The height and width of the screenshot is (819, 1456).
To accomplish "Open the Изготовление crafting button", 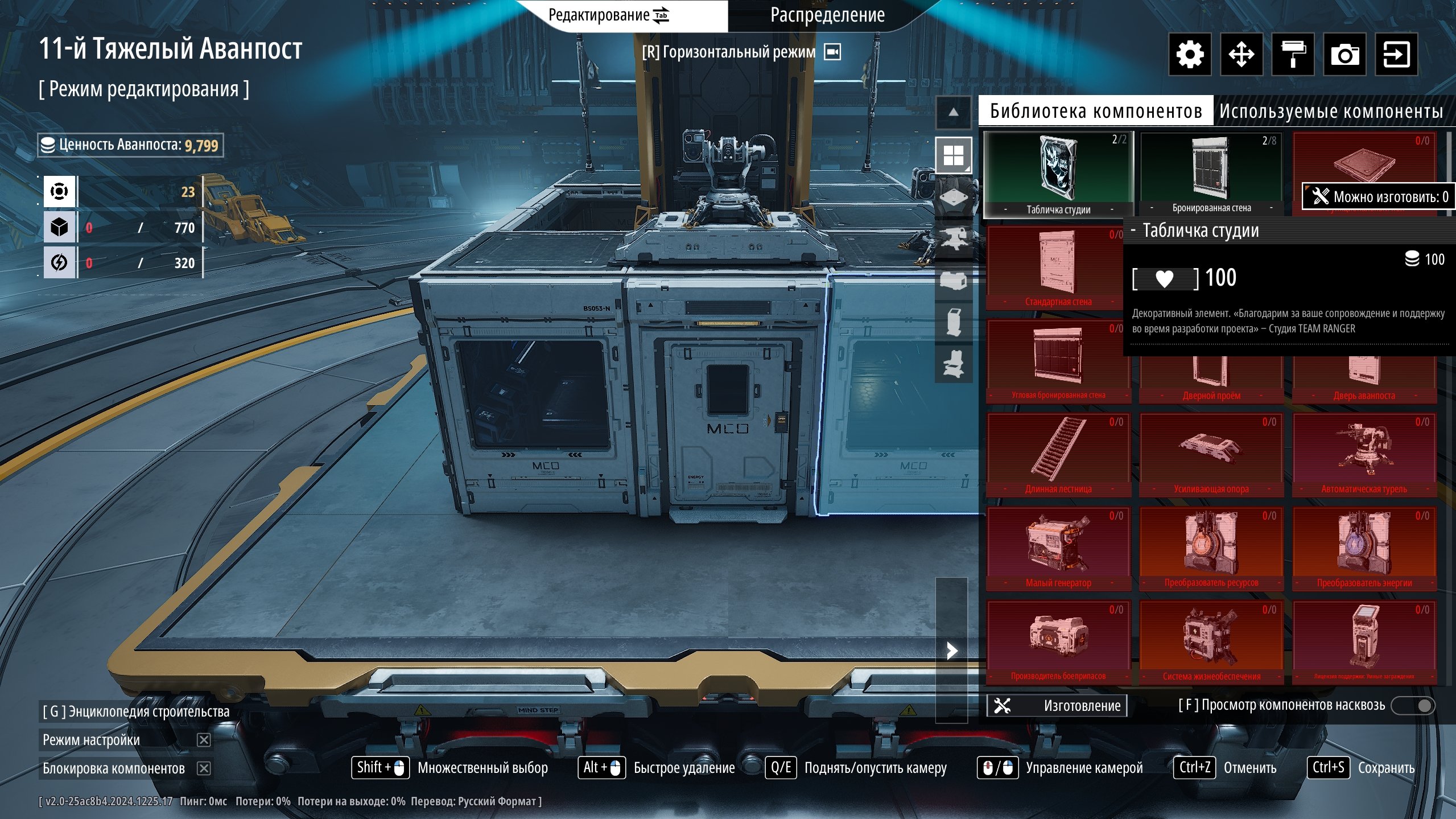I will [x=1057, y=706].
